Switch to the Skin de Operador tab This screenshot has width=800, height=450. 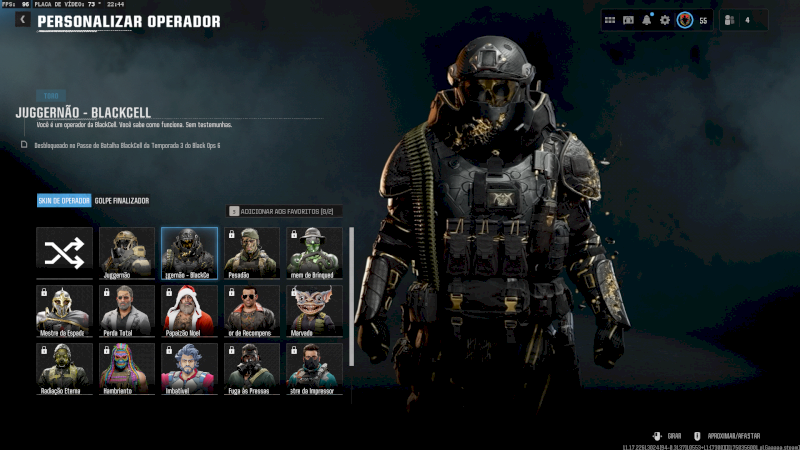pos(64,201)
